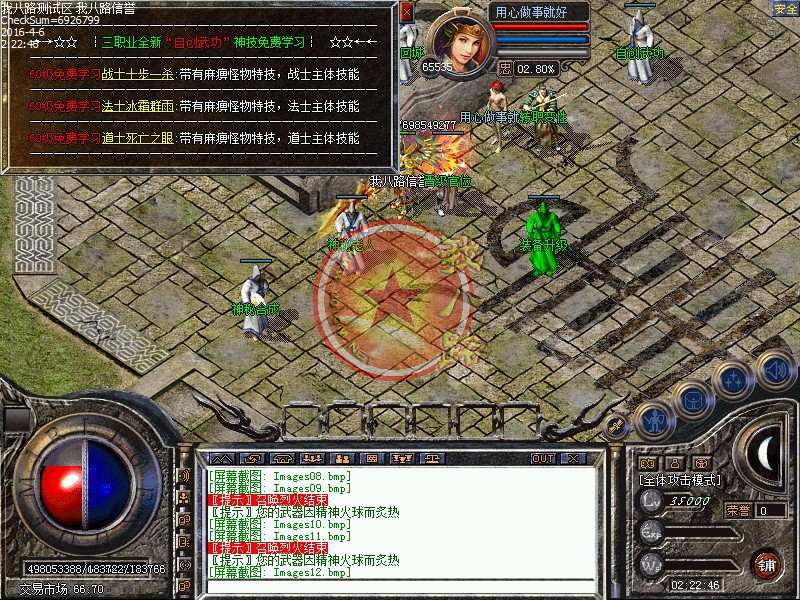
Task: Open the red 铺 shop button
Action: (767, 563)
